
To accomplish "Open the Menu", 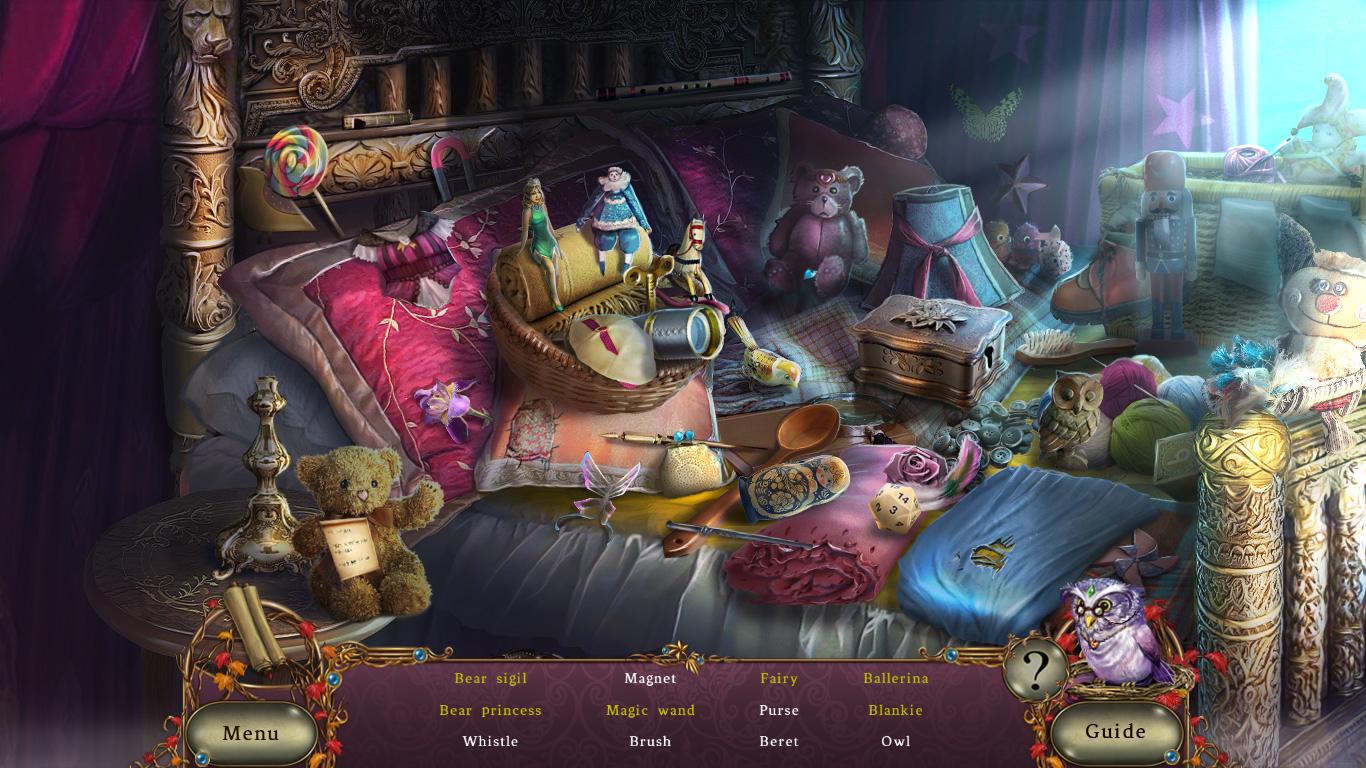I will click(251, 733).
